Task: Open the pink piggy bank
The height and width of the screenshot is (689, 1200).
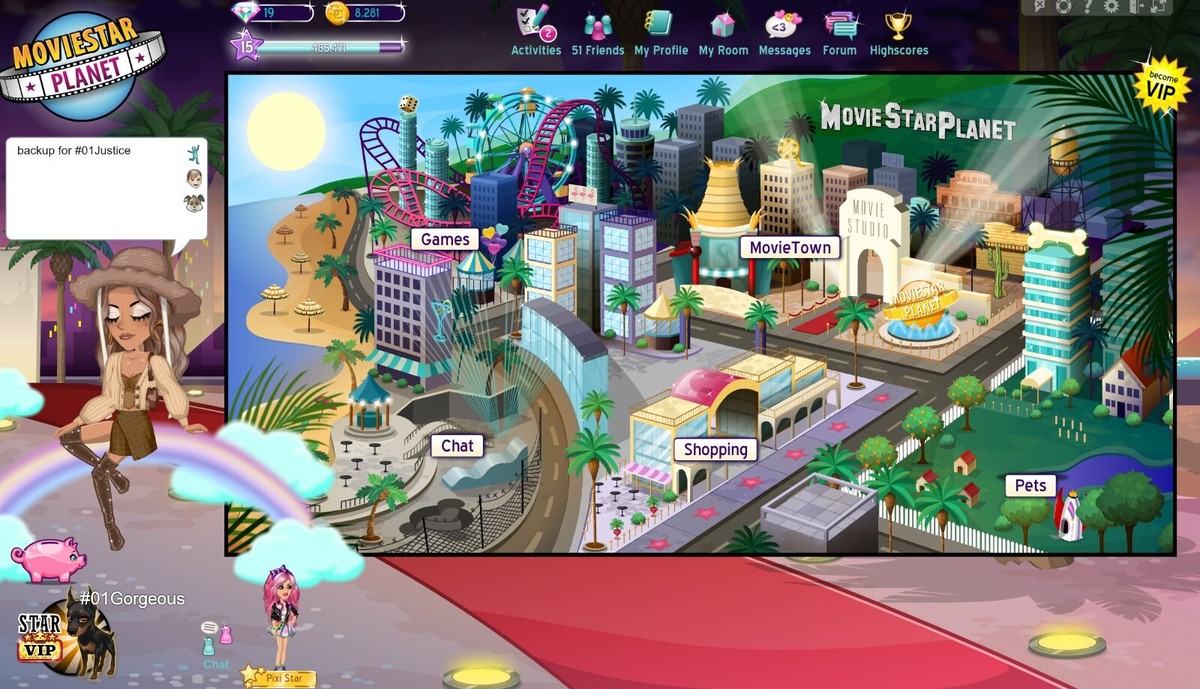Action: (48, 556)
